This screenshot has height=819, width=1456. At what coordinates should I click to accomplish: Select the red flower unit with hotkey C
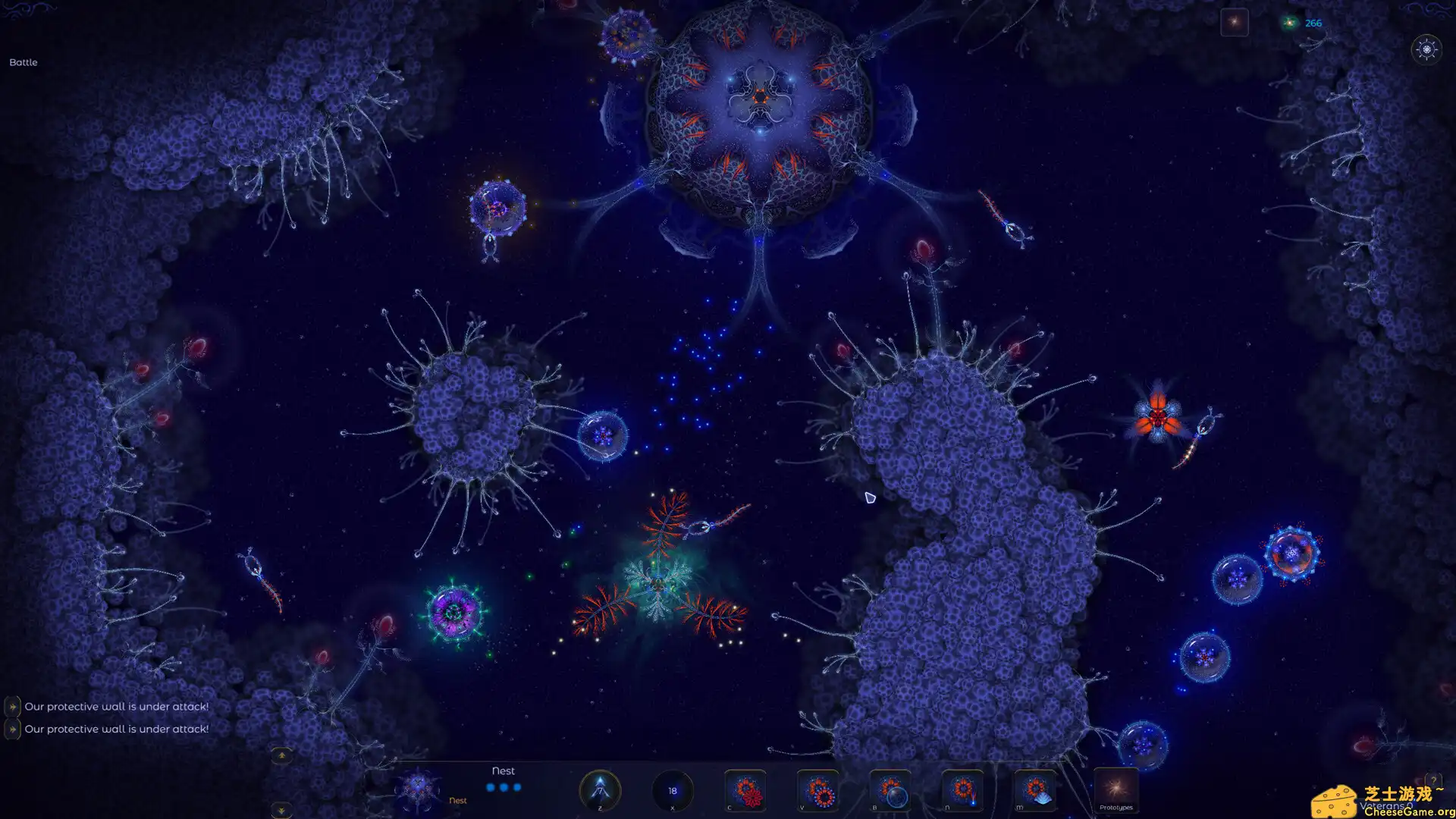[x=747, y=791]
